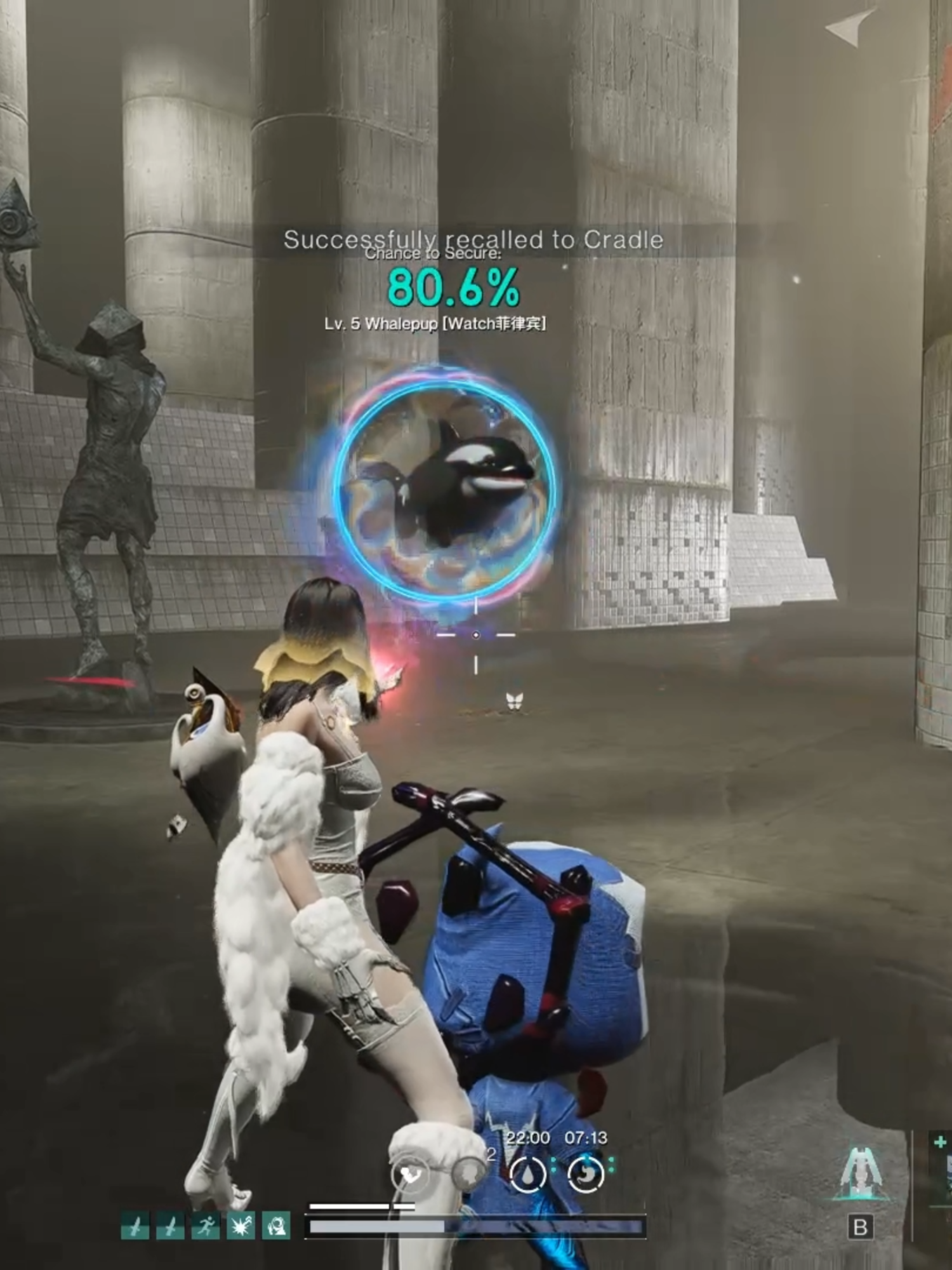
Task: Trigger the burst attack skill icon
Action: pos(241,1226)
